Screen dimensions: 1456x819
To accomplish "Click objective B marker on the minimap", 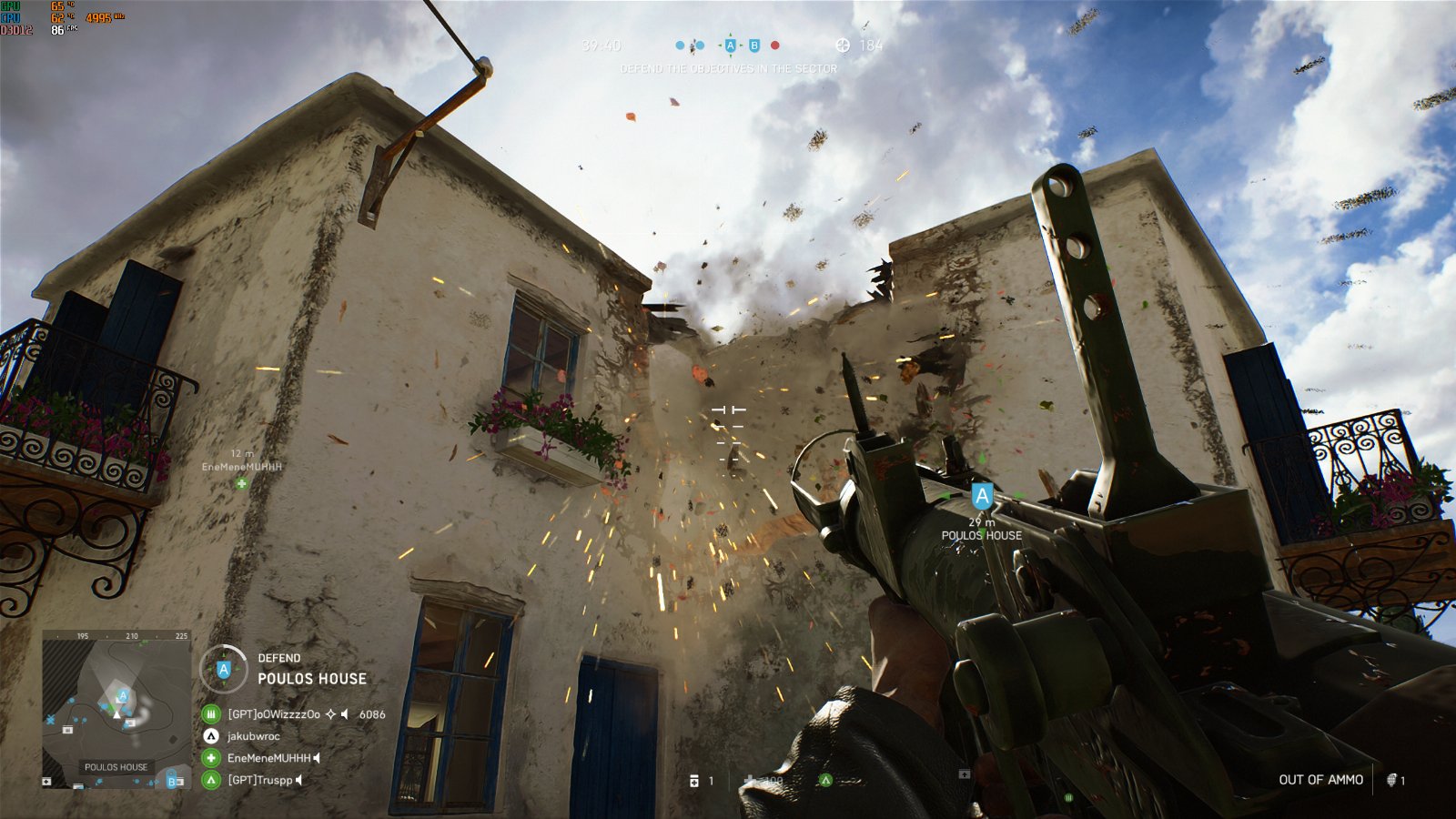I will 171,782.
